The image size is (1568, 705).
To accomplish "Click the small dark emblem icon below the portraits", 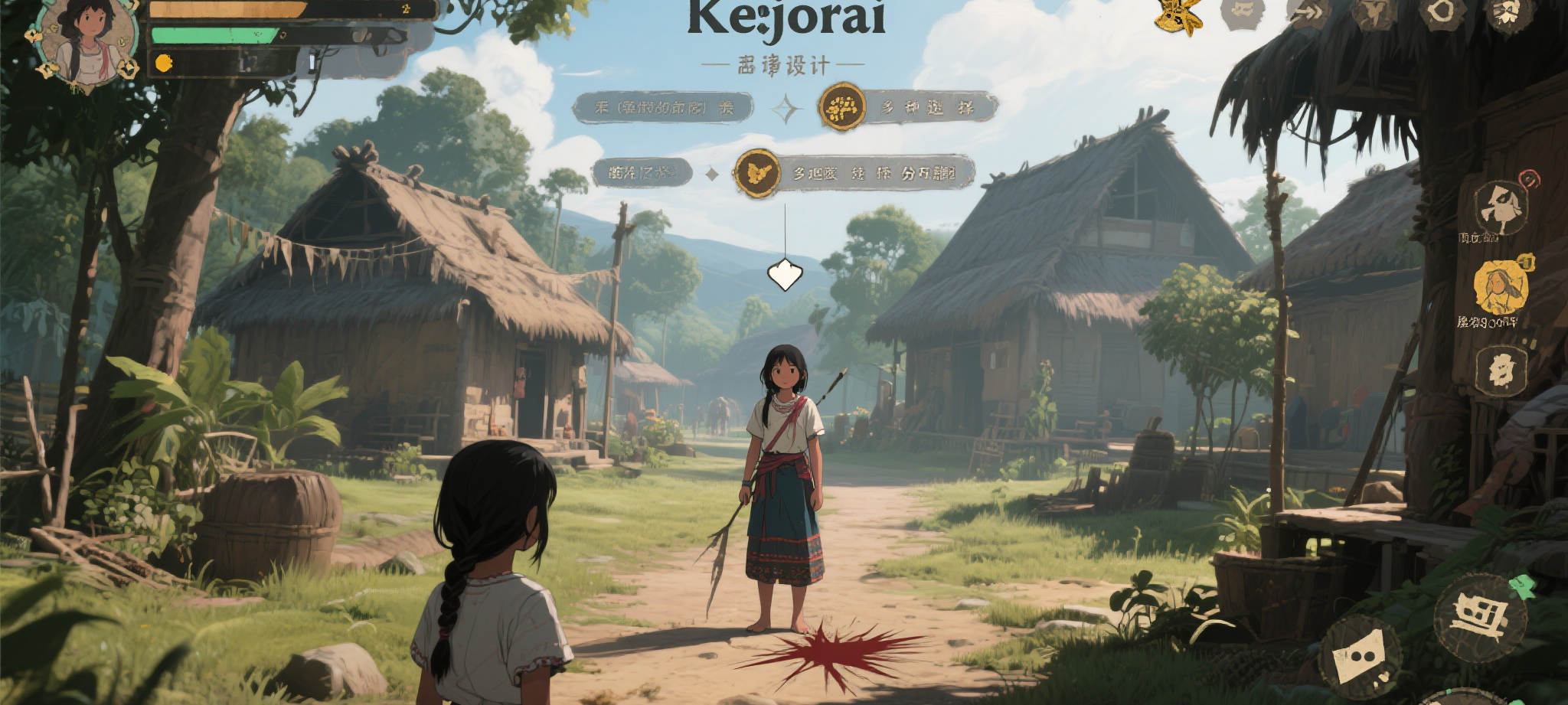I will [1500, 370].
